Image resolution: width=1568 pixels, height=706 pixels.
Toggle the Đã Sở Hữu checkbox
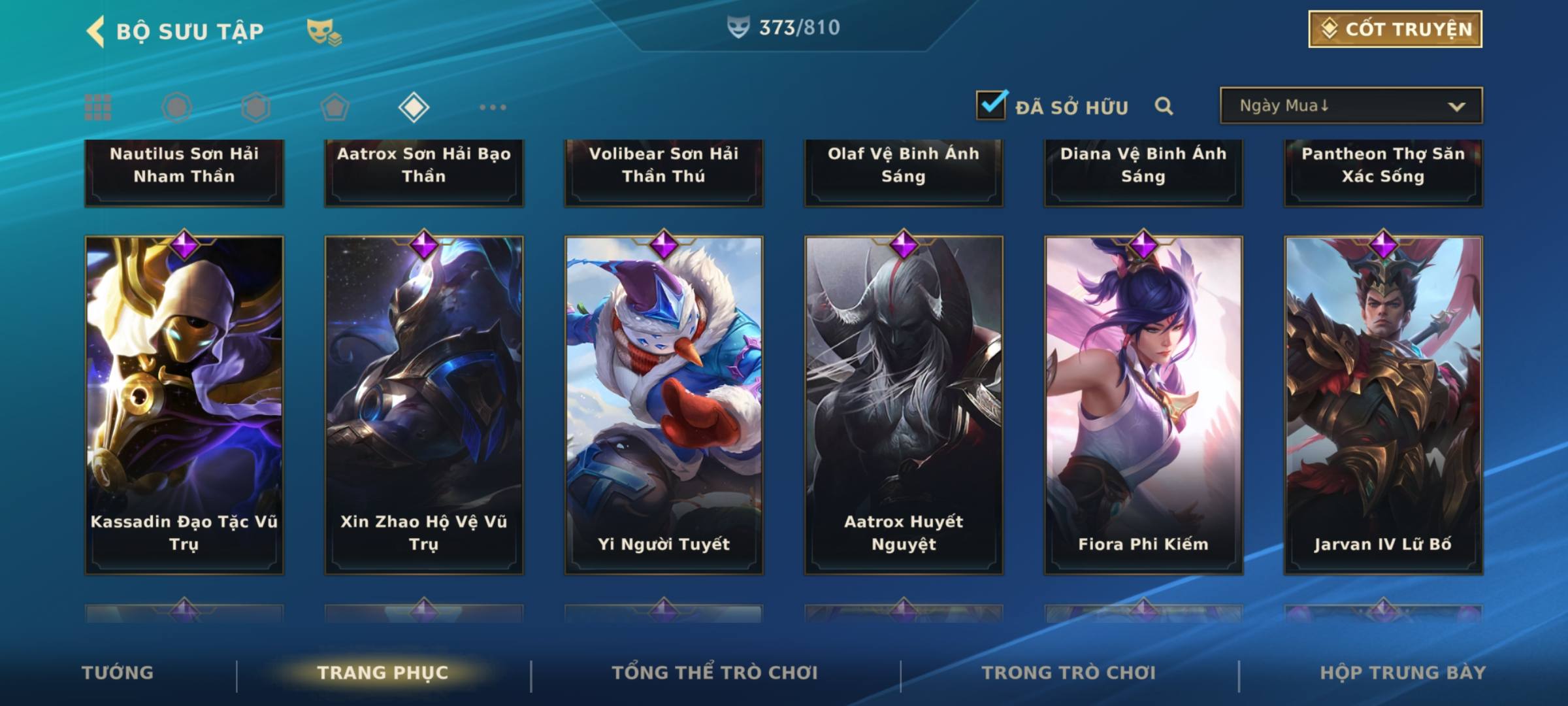(x=991, y=105)
